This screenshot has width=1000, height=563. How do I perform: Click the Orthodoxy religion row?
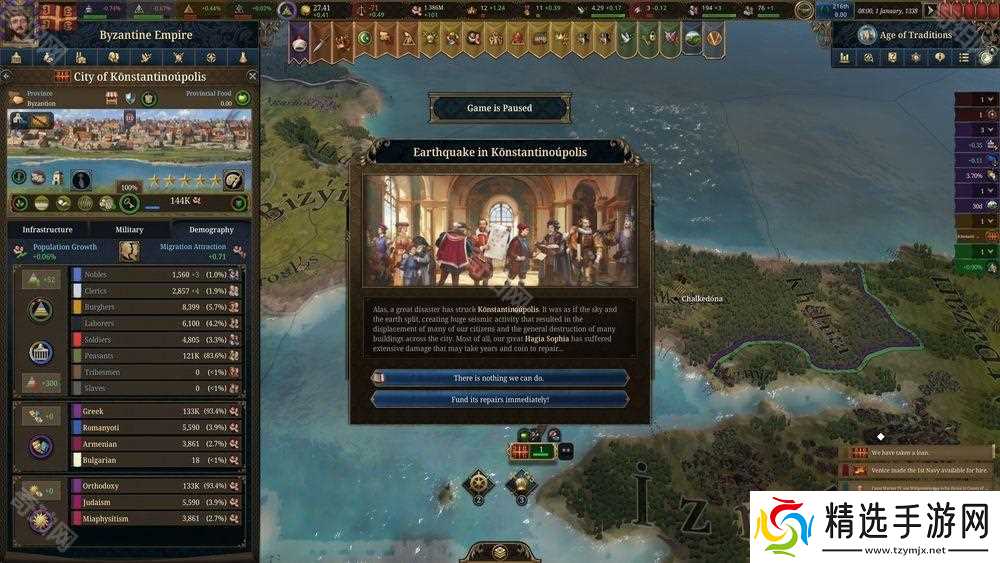(157, 486)
